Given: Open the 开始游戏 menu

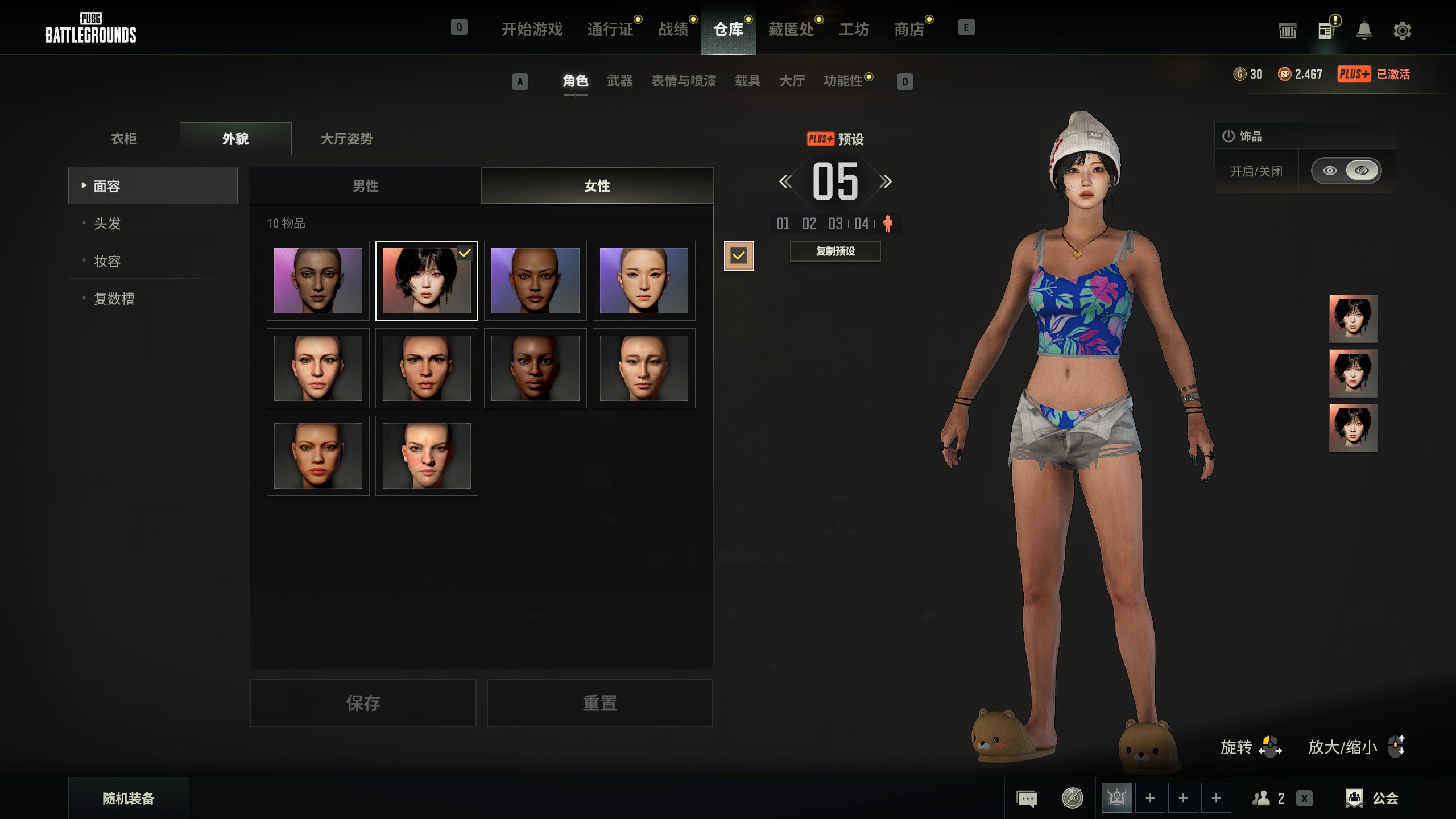Looking at the screenshot, I should [531, 29].
